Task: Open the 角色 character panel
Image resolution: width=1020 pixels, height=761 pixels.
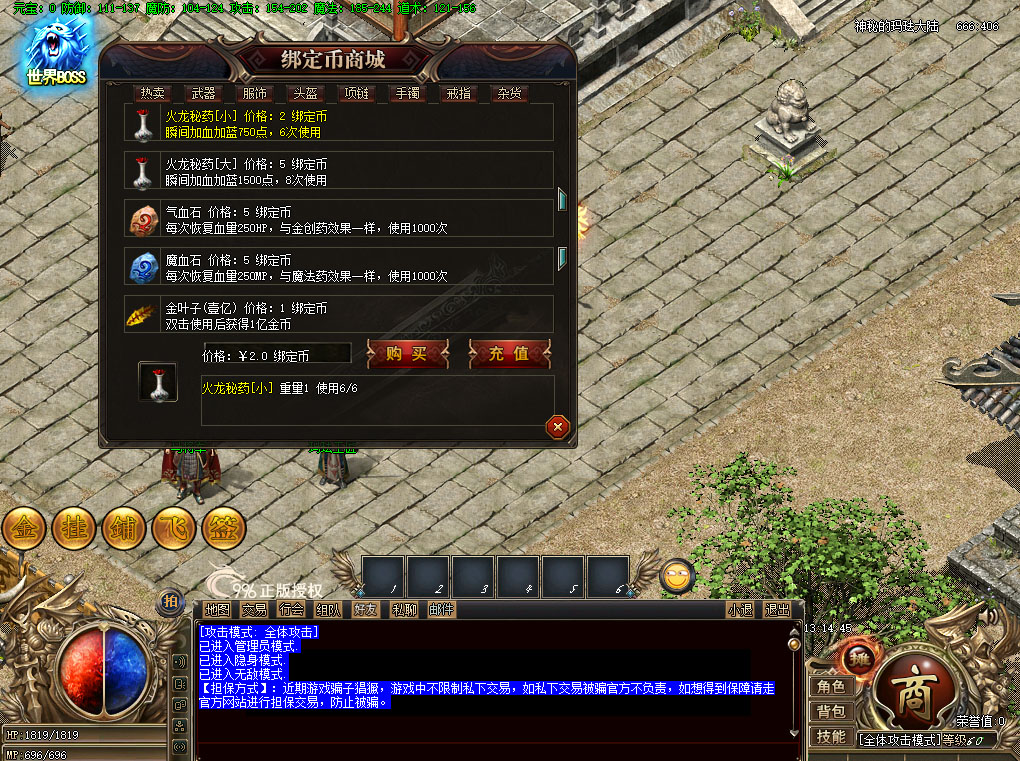Action: 832,687
